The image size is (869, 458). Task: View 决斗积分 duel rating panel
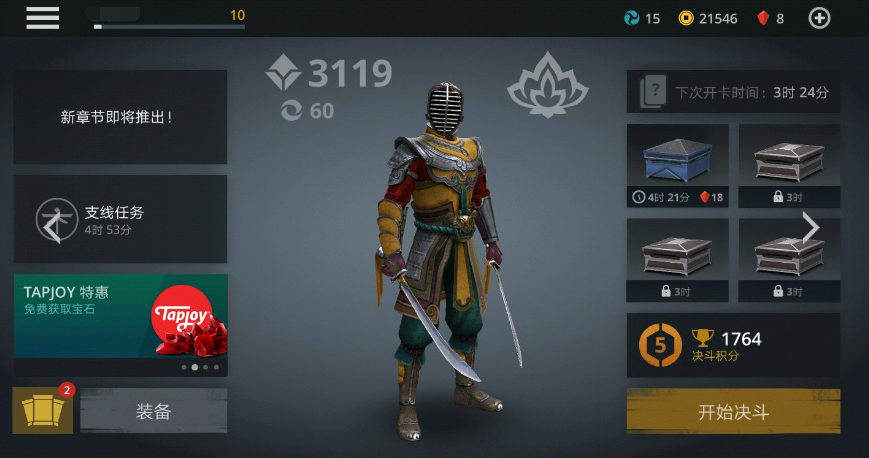(x=733, y=345)
